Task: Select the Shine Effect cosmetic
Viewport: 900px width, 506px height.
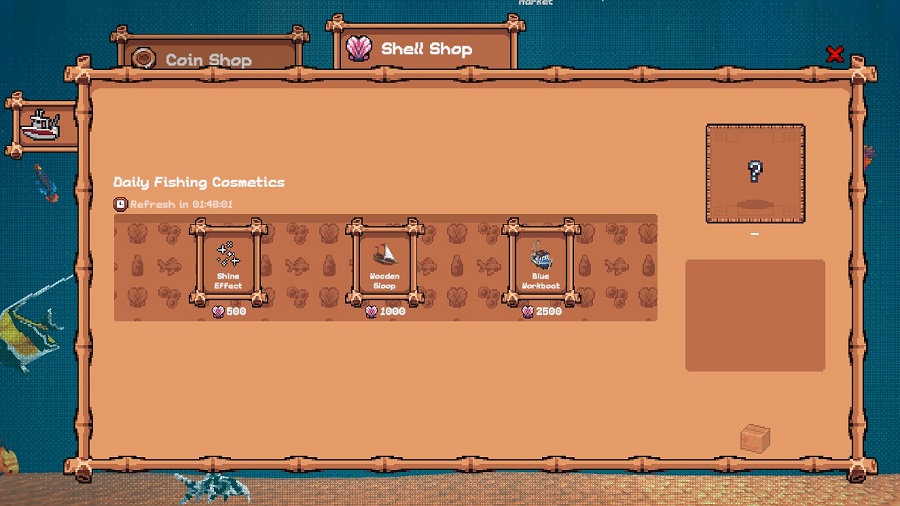Action: [x=228, y=264]
